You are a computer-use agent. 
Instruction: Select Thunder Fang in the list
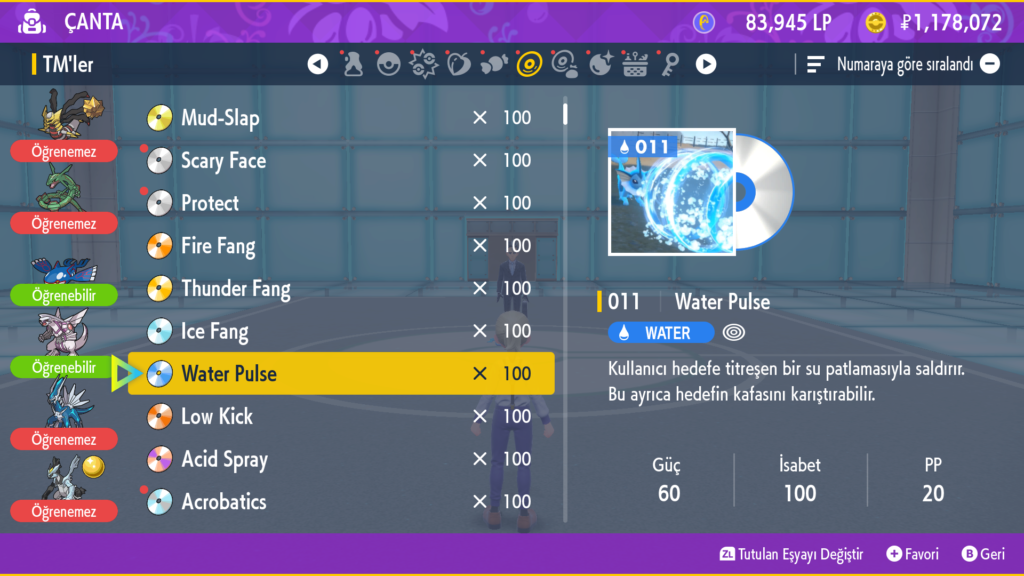[x=340, y=289]
